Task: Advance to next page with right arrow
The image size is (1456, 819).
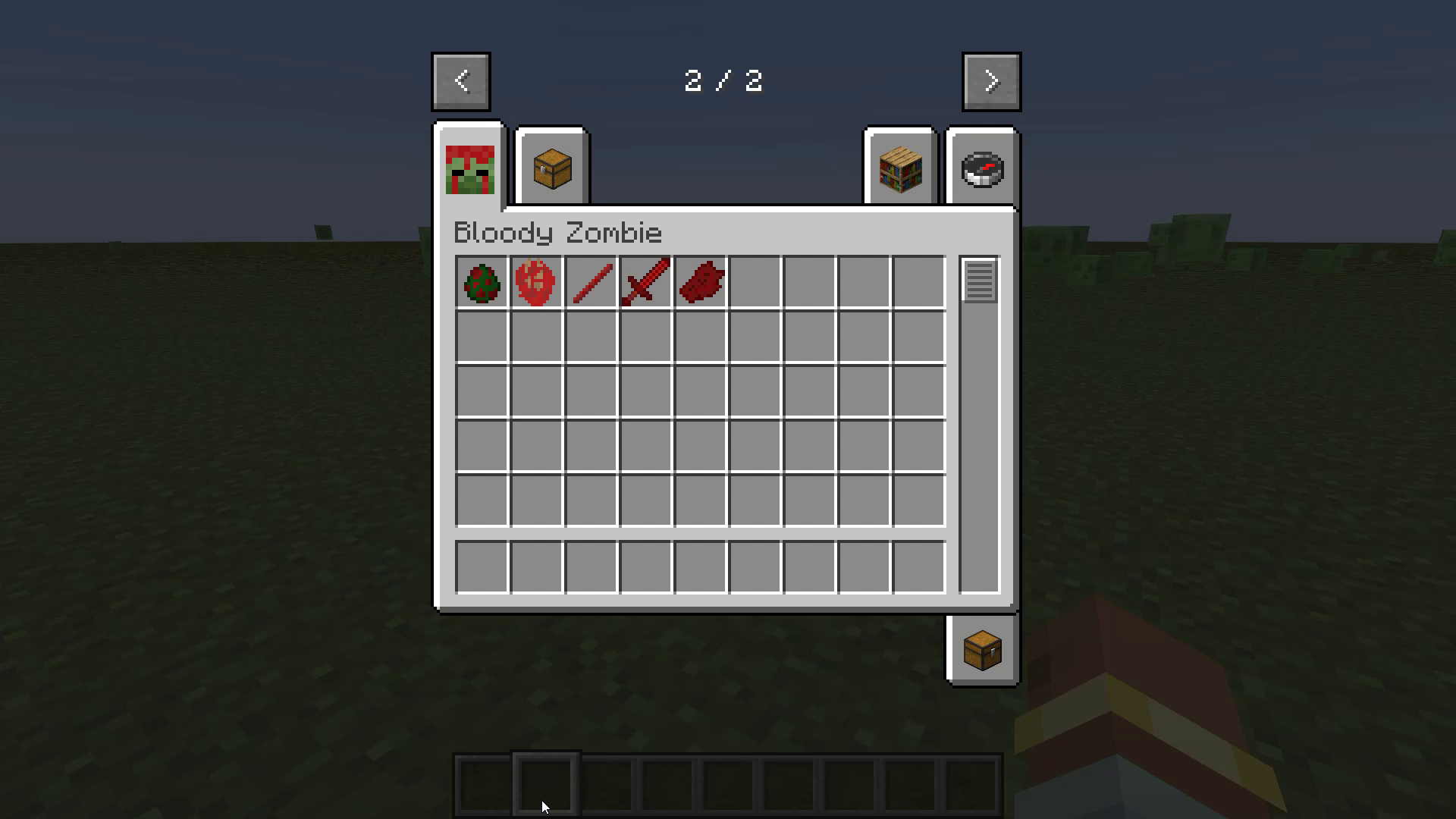Action: [991, 81]
